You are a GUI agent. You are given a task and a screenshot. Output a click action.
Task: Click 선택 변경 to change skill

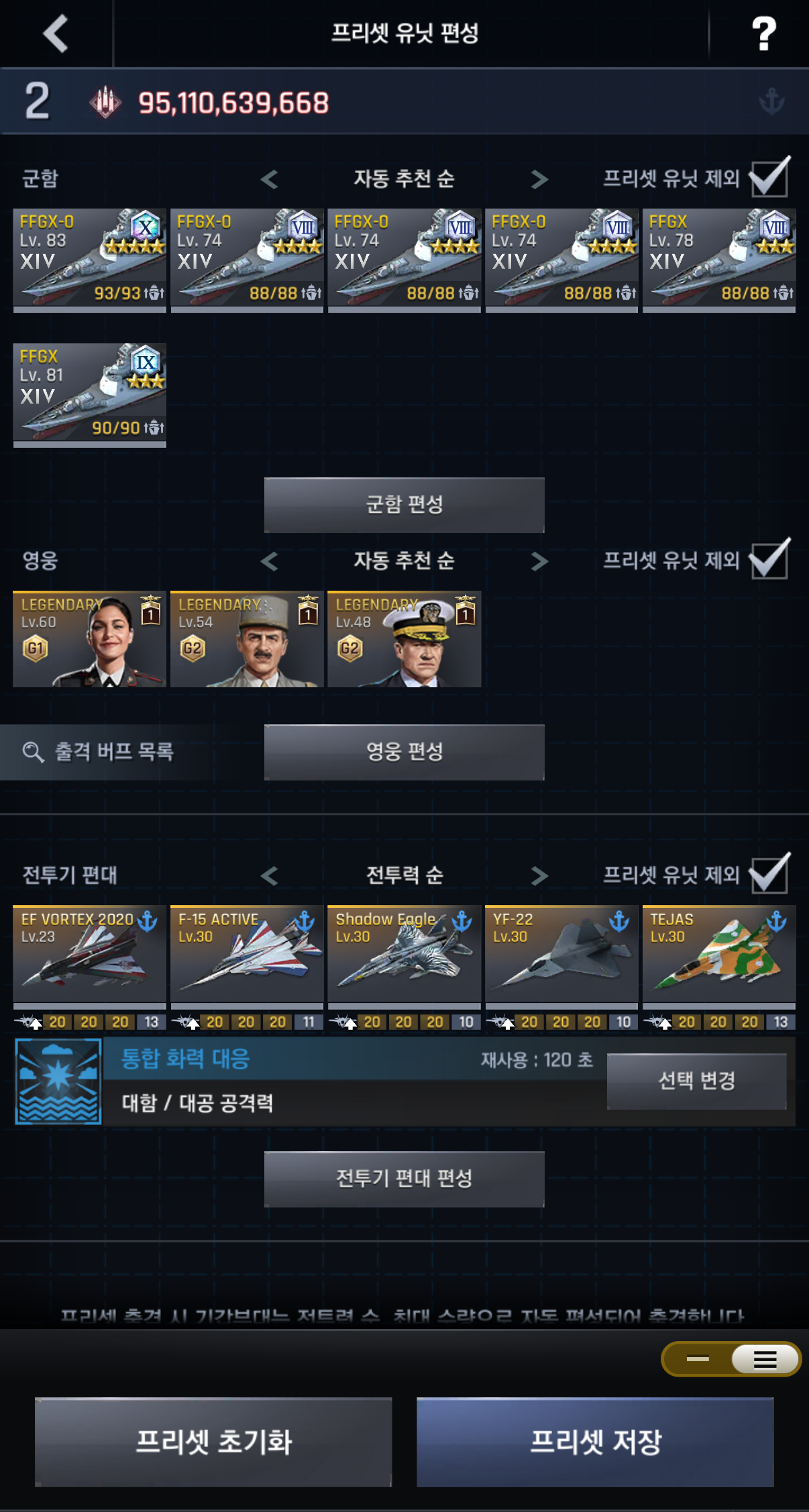click(x=696, y=1081)
